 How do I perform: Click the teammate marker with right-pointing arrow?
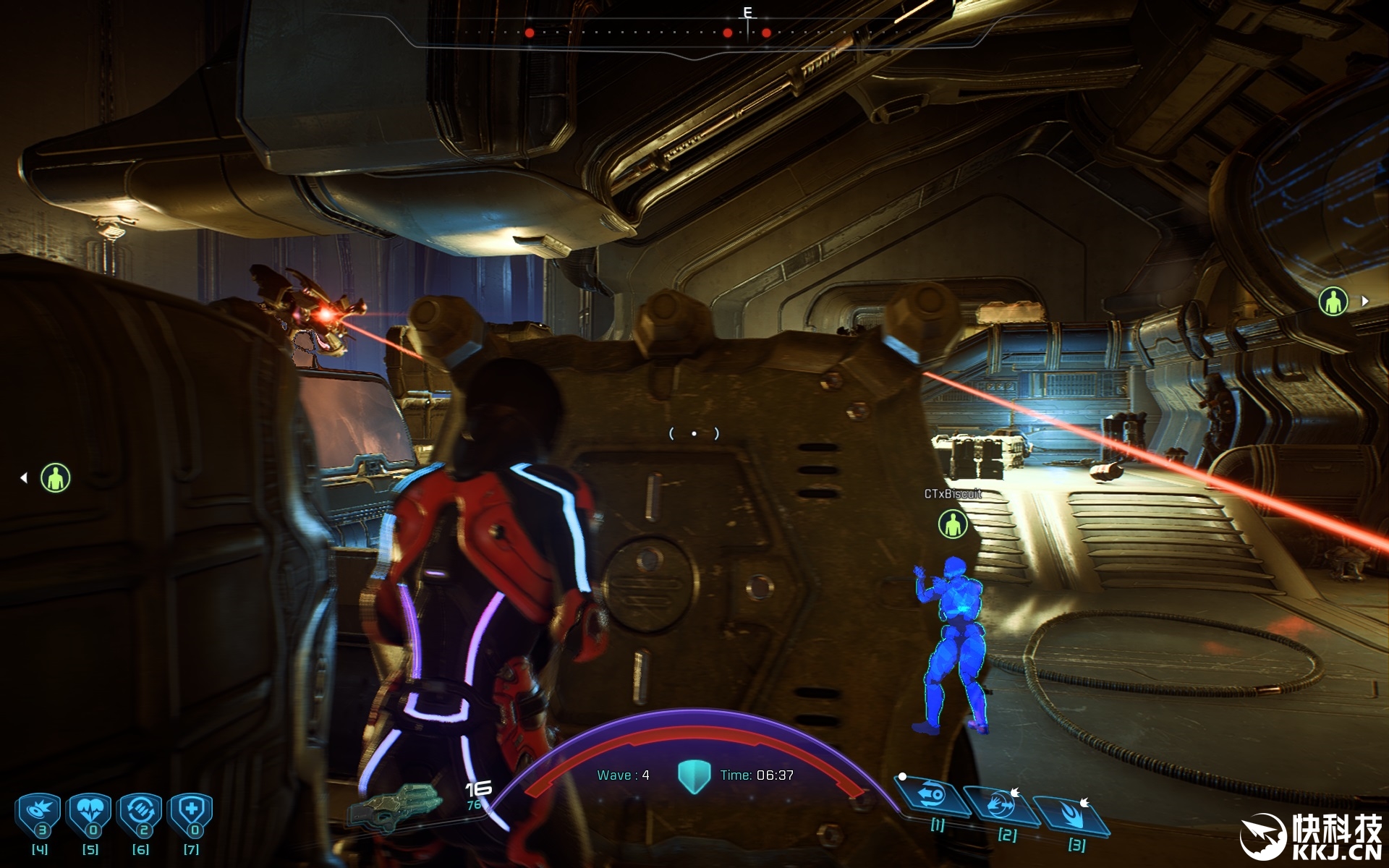[1333, 301]
